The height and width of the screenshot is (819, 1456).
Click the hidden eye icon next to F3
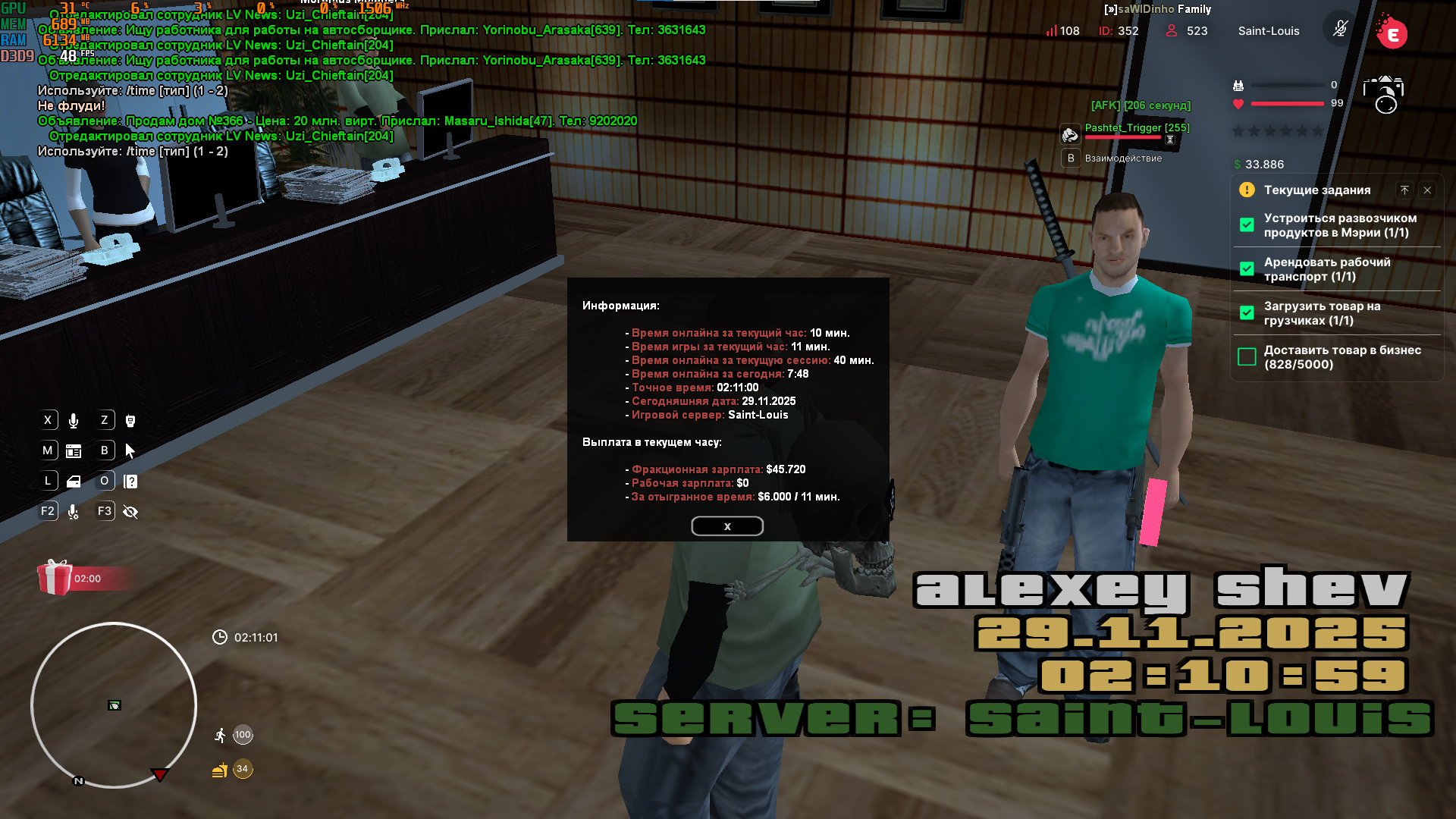130,512
